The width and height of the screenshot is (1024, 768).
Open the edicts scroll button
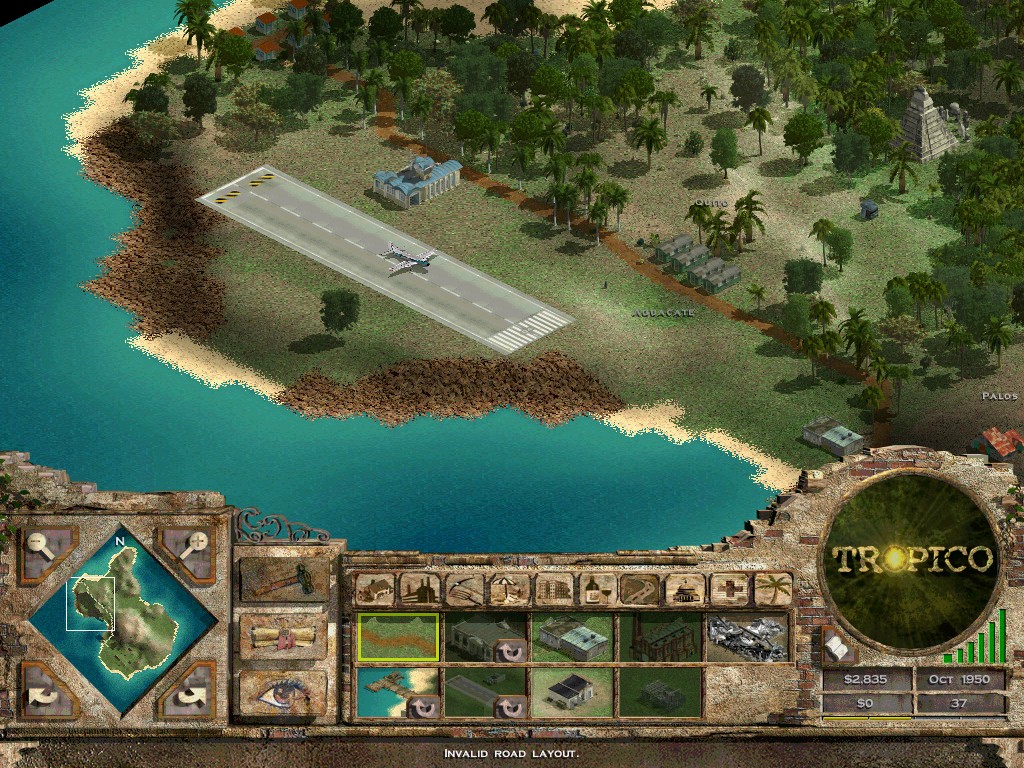click(x=284, y=637)
